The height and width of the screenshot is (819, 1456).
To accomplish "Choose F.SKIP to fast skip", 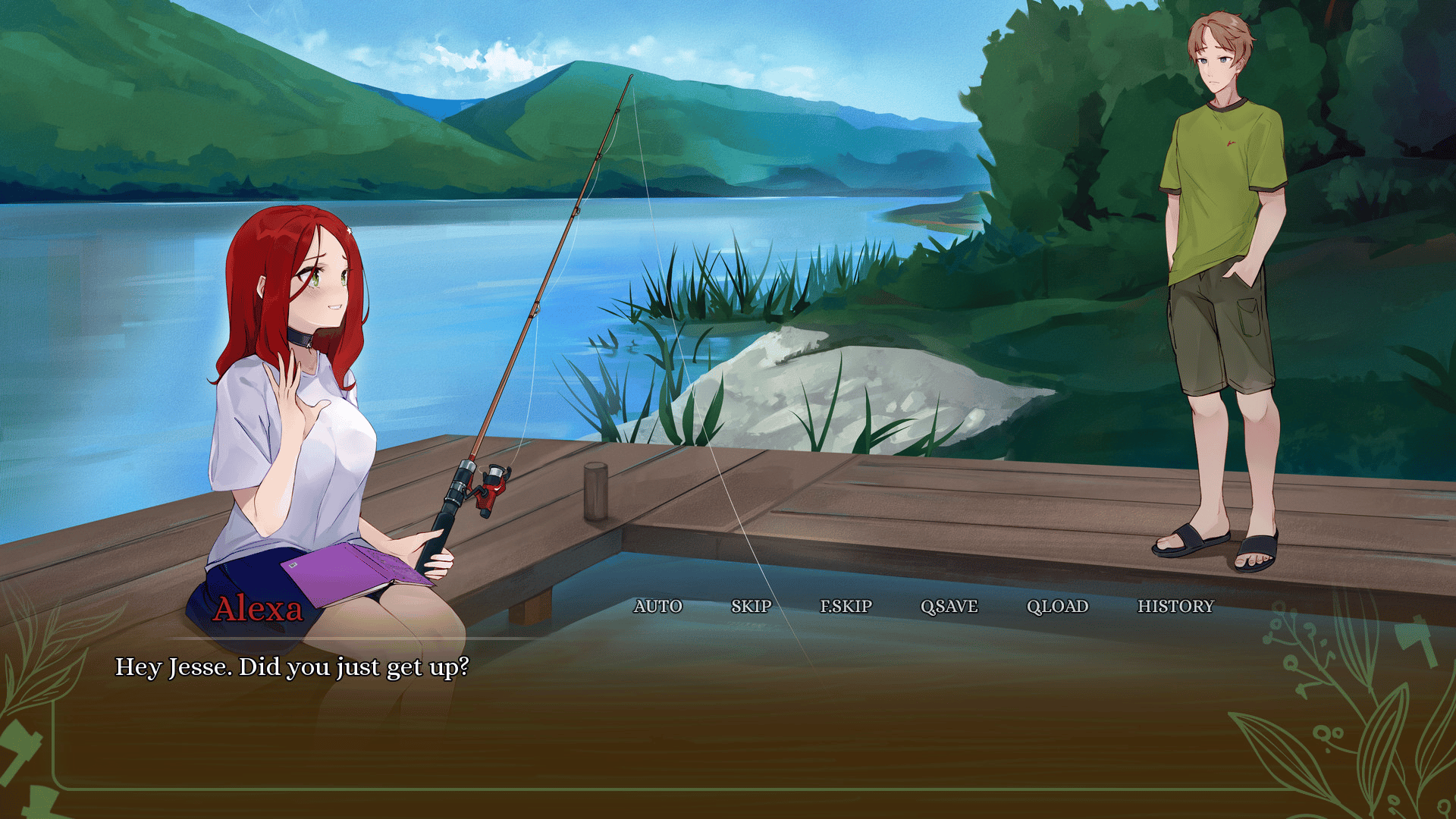I will click(x=846, y=606).
